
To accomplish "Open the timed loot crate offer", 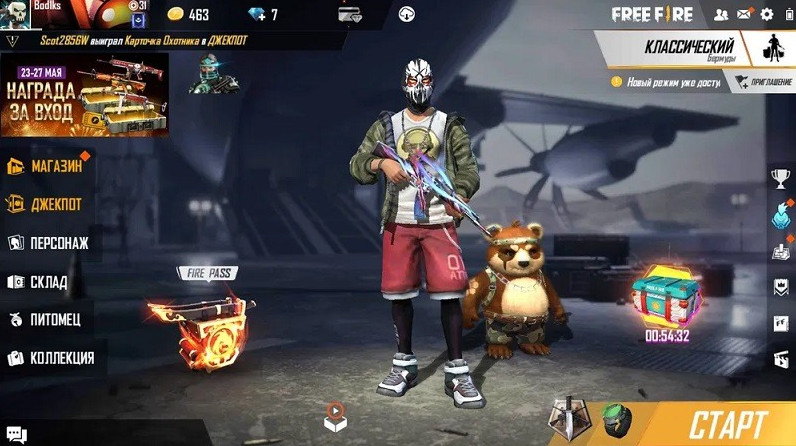I will [667, 295].
